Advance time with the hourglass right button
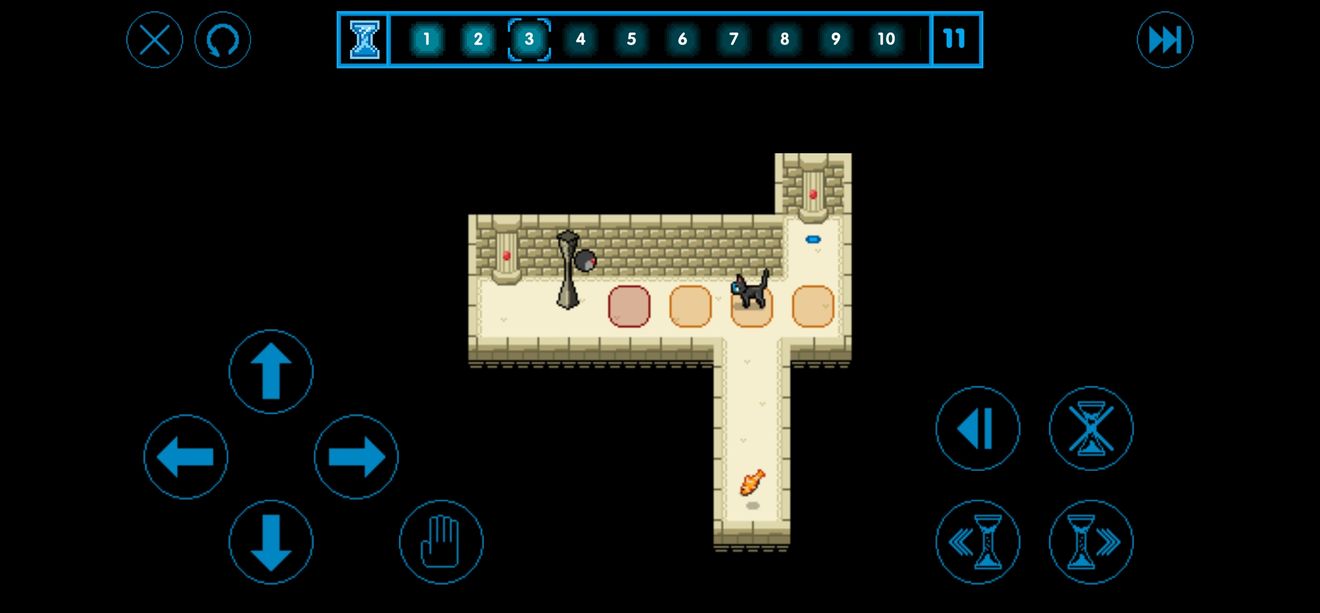1320x613 pixels. coord(1091,542)
